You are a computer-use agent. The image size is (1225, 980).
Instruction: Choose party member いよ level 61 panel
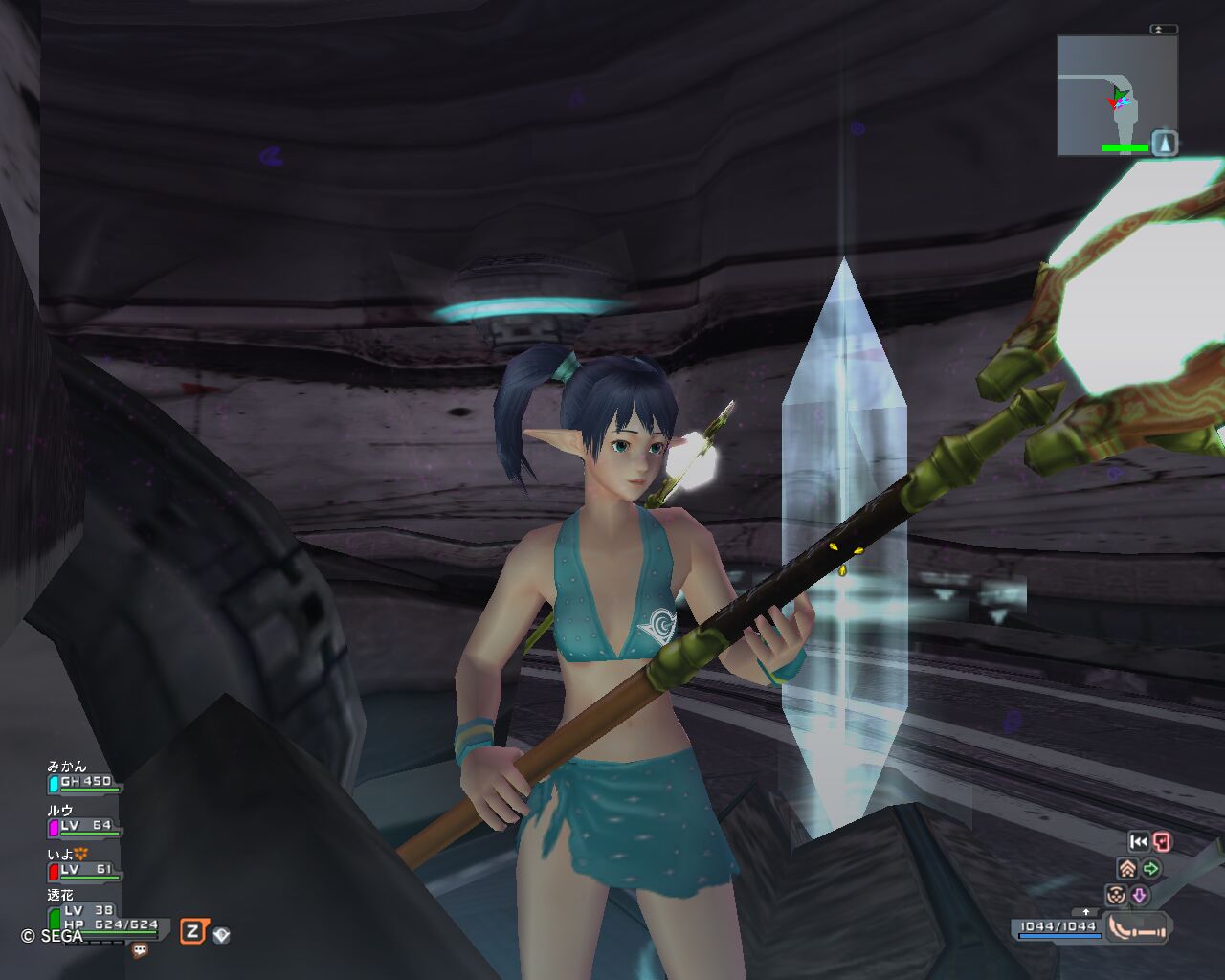tap(84, 864)
